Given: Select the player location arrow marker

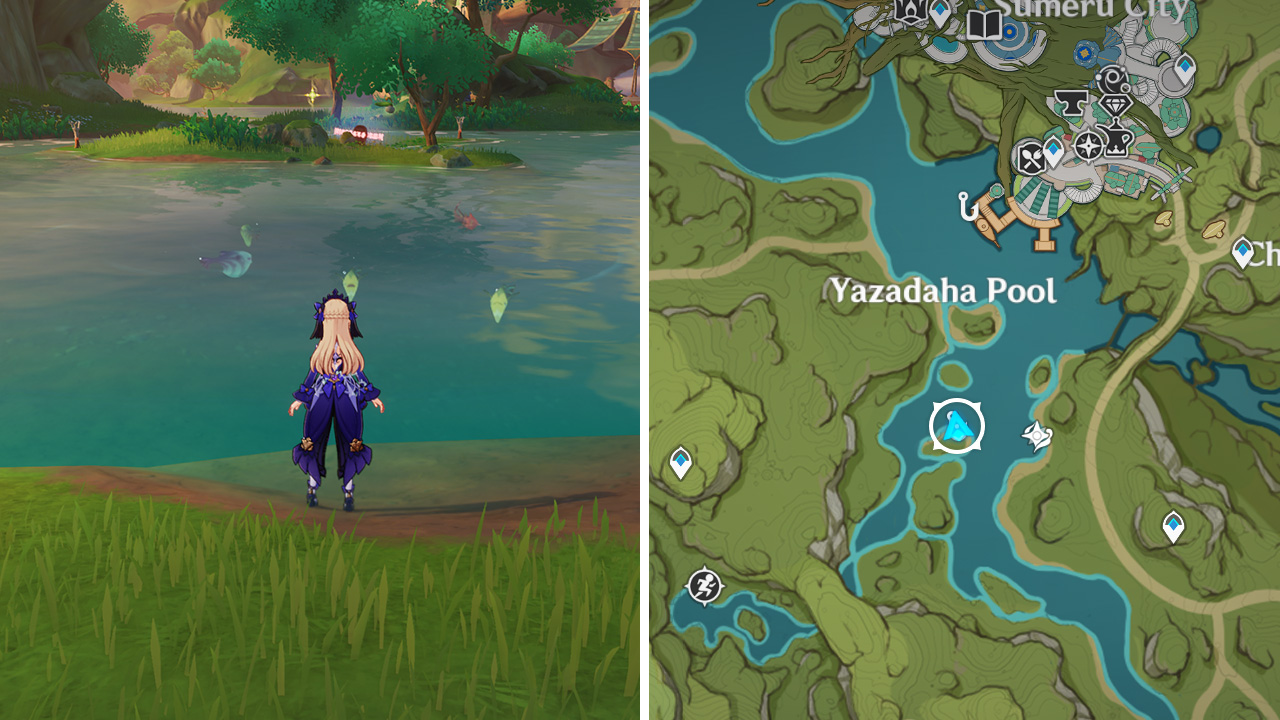Looking at the screenshot, I should (957, 425).
